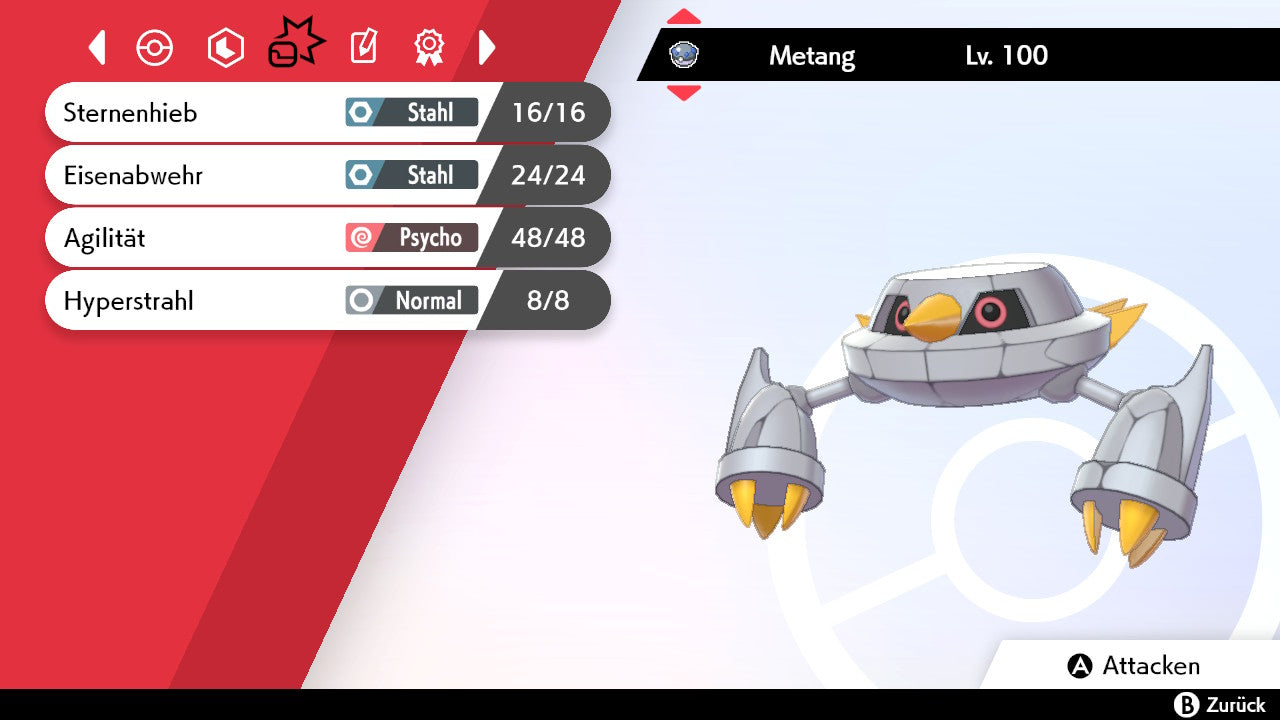Switch to the ribbons tab
Viewport: 1280px width, 720px height.
429,46
